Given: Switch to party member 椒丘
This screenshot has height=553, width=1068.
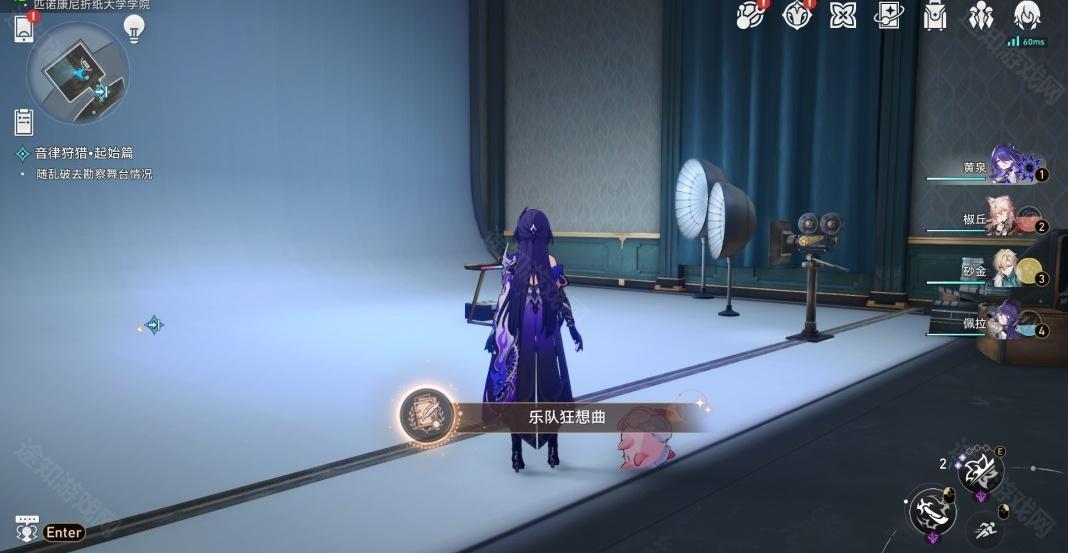Looking at the screenshot, I should (1005, 218).
